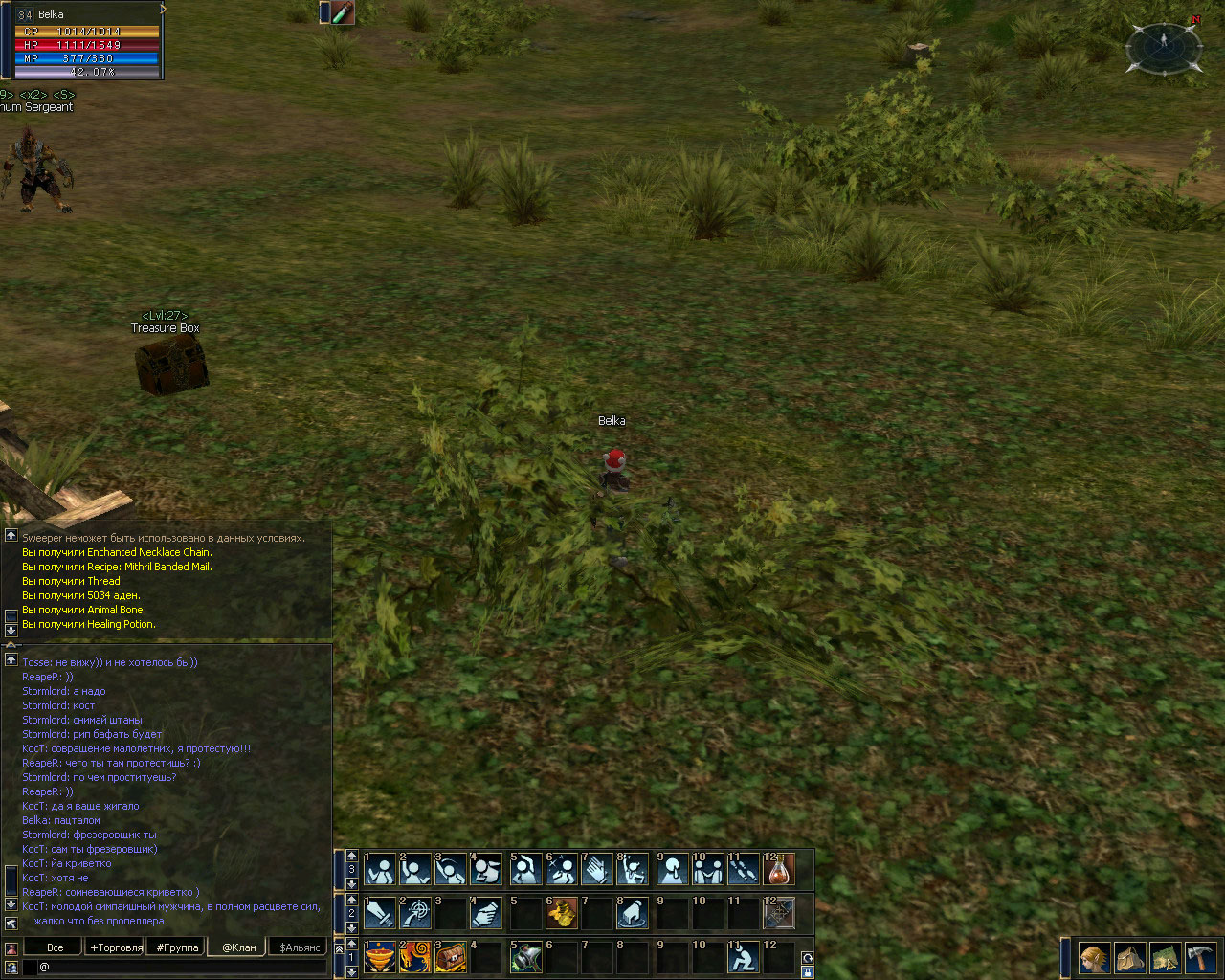Viewport: 1225px width, 980px height.
Task: Use the green glowing hammer skill
Action: [524, 957]
